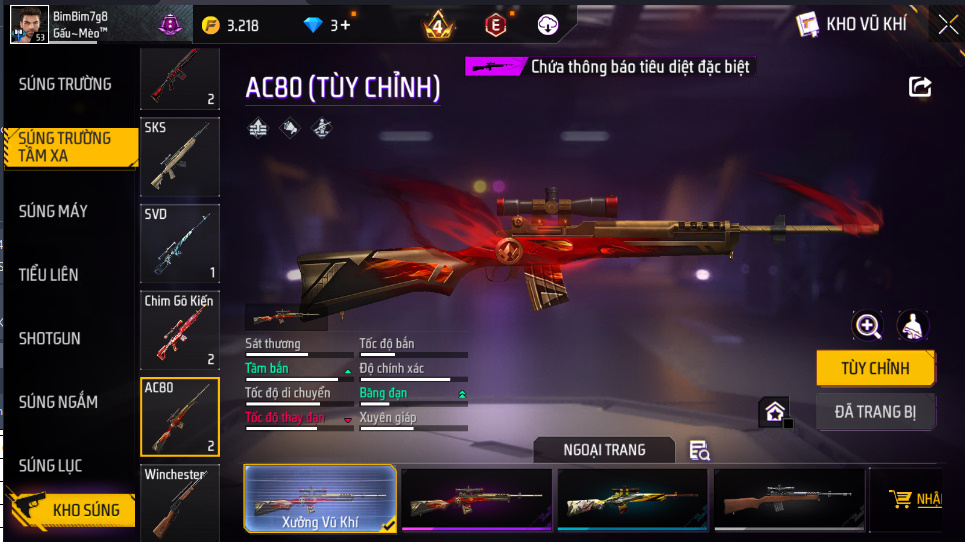The width and height of the screenshot is (965, 542).
Task: Open the SÚNG MÁY weapon category
Action: 53,211
